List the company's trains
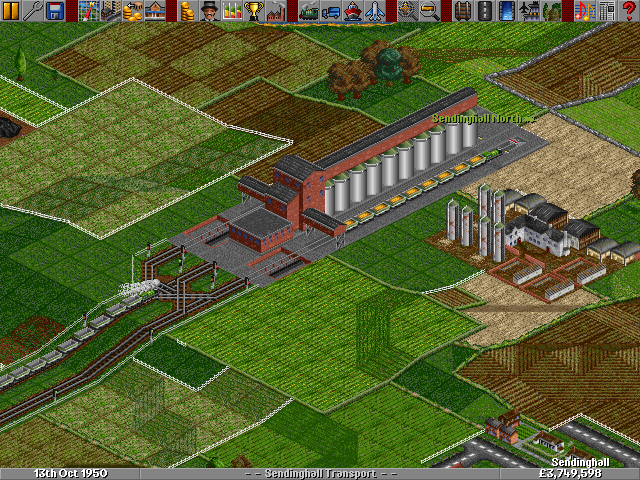Screen dimensions: 640x480 coord(308,11)
